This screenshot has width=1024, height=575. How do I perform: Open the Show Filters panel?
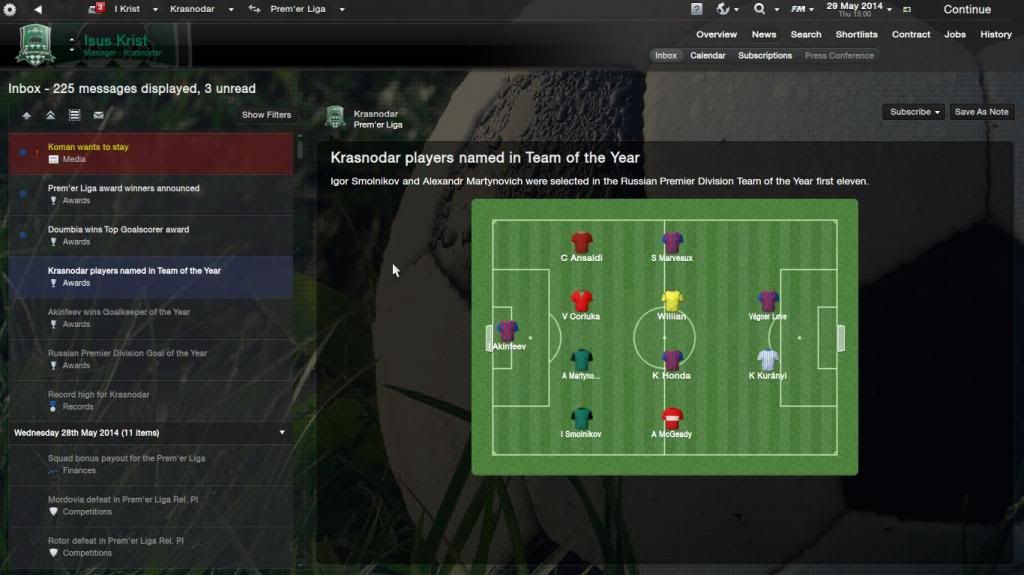[266, 115]
